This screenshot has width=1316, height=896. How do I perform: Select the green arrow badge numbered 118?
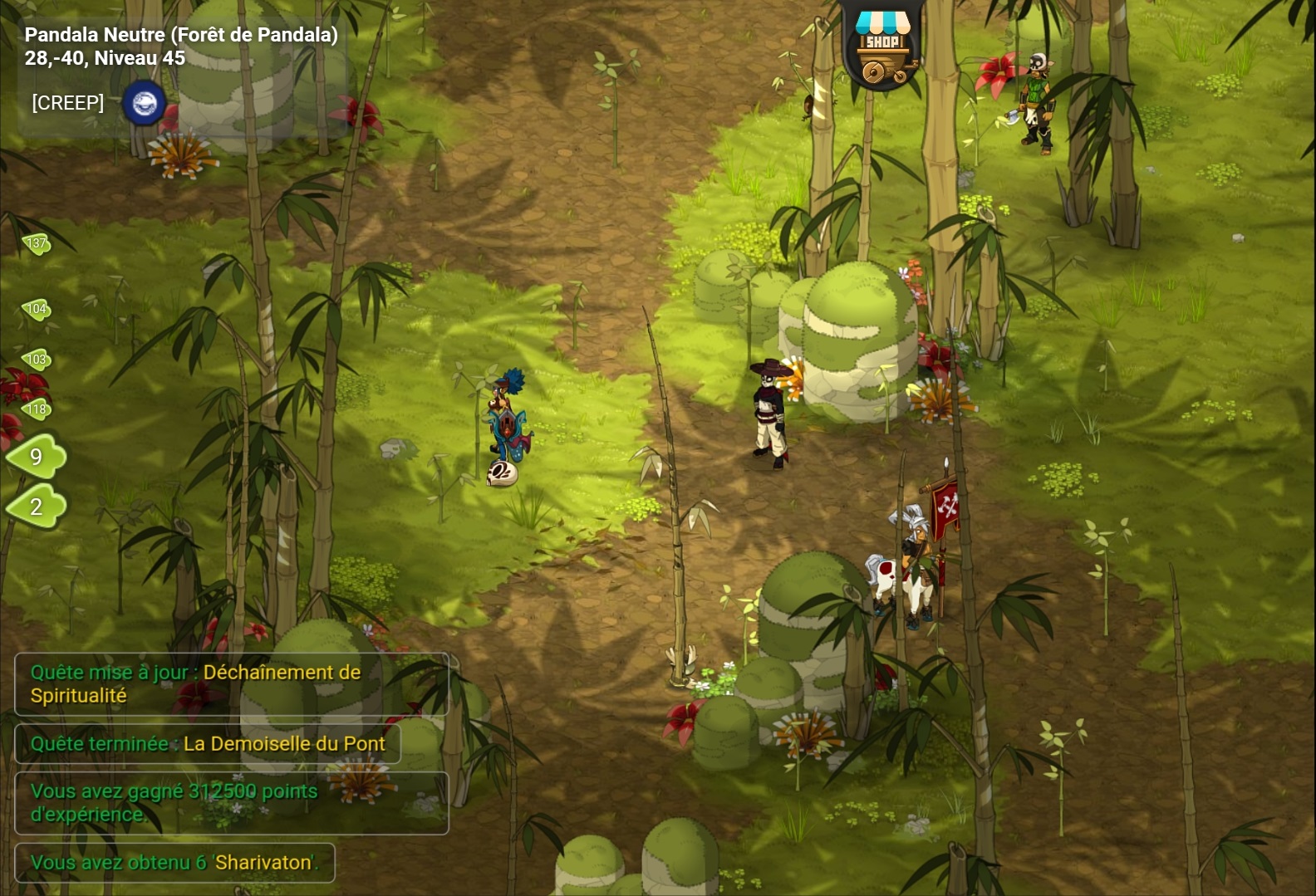(x=36, y=409)
